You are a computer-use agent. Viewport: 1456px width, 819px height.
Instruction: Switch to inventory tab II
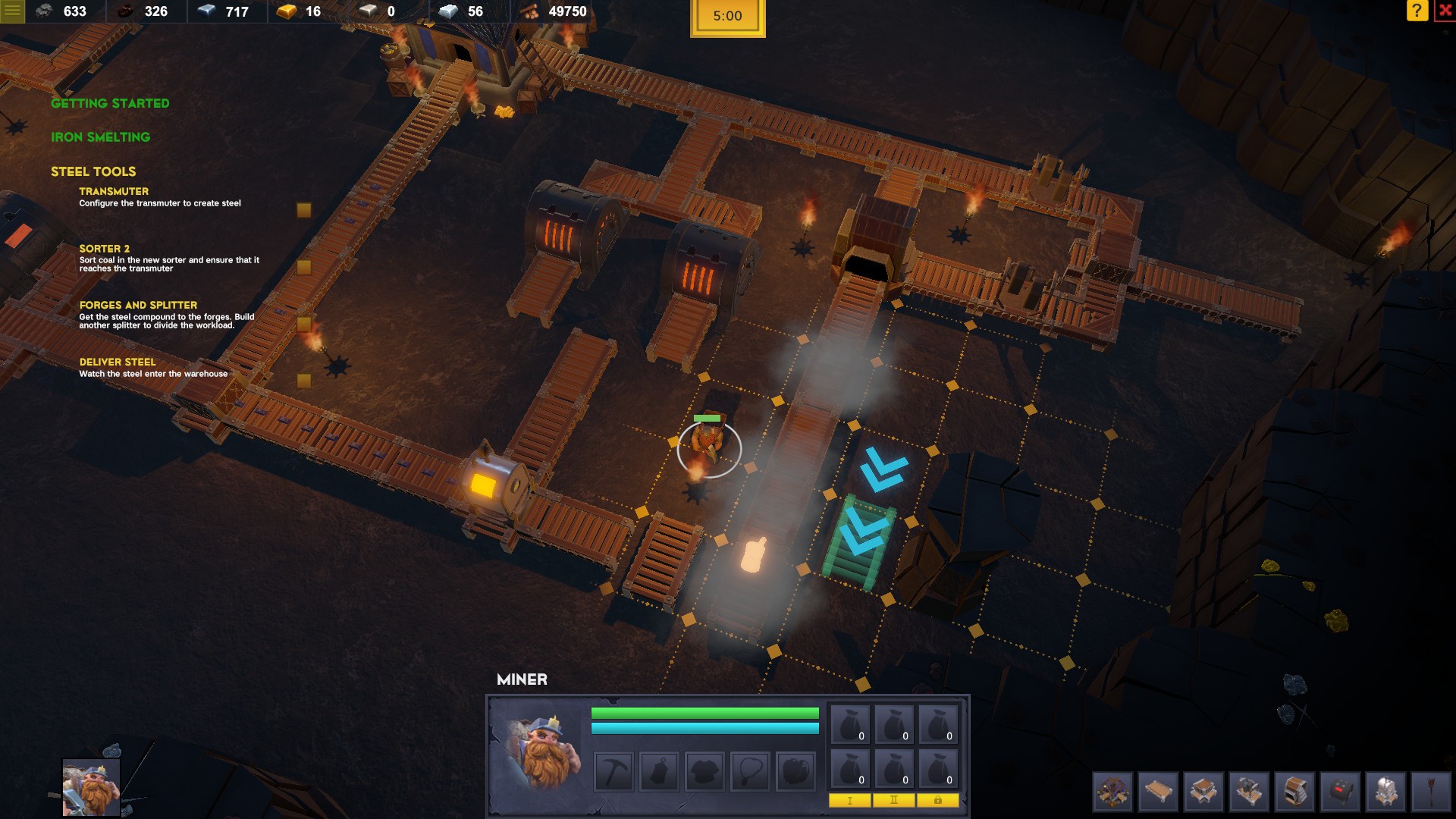(x=894, y=799)
